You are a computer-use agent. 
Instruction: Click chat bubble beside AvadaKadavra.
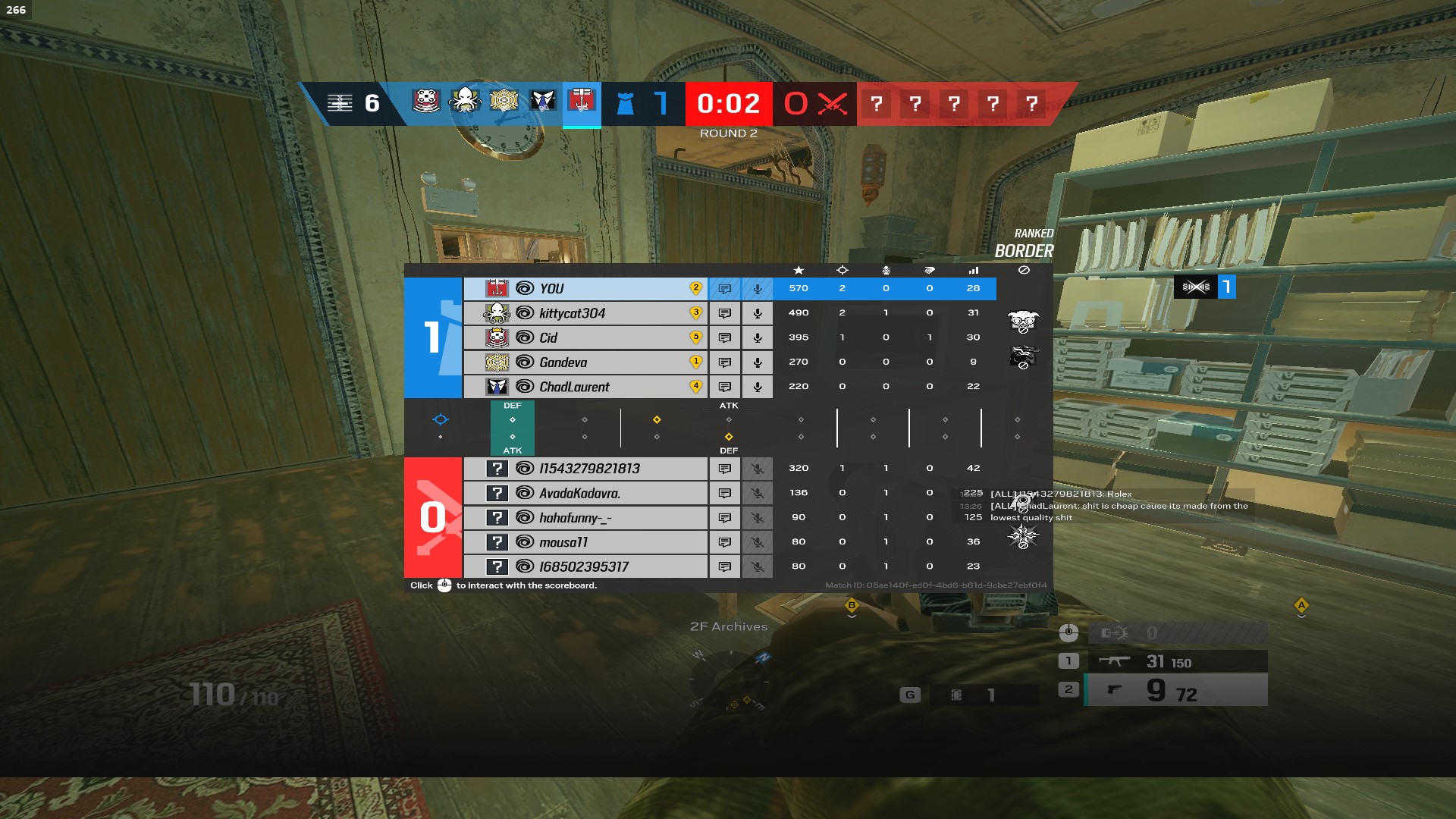click(726, 492)
